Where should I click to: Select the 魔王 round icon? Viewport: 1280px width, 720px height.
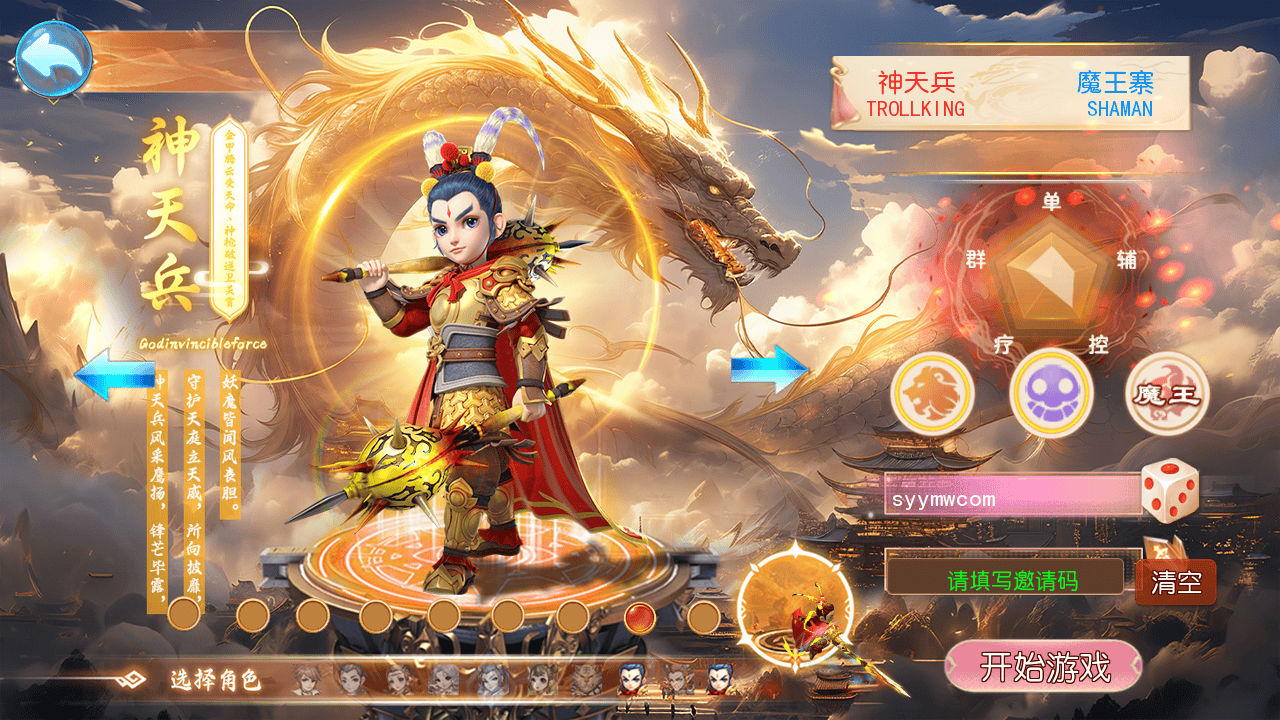pos(1167,393)
